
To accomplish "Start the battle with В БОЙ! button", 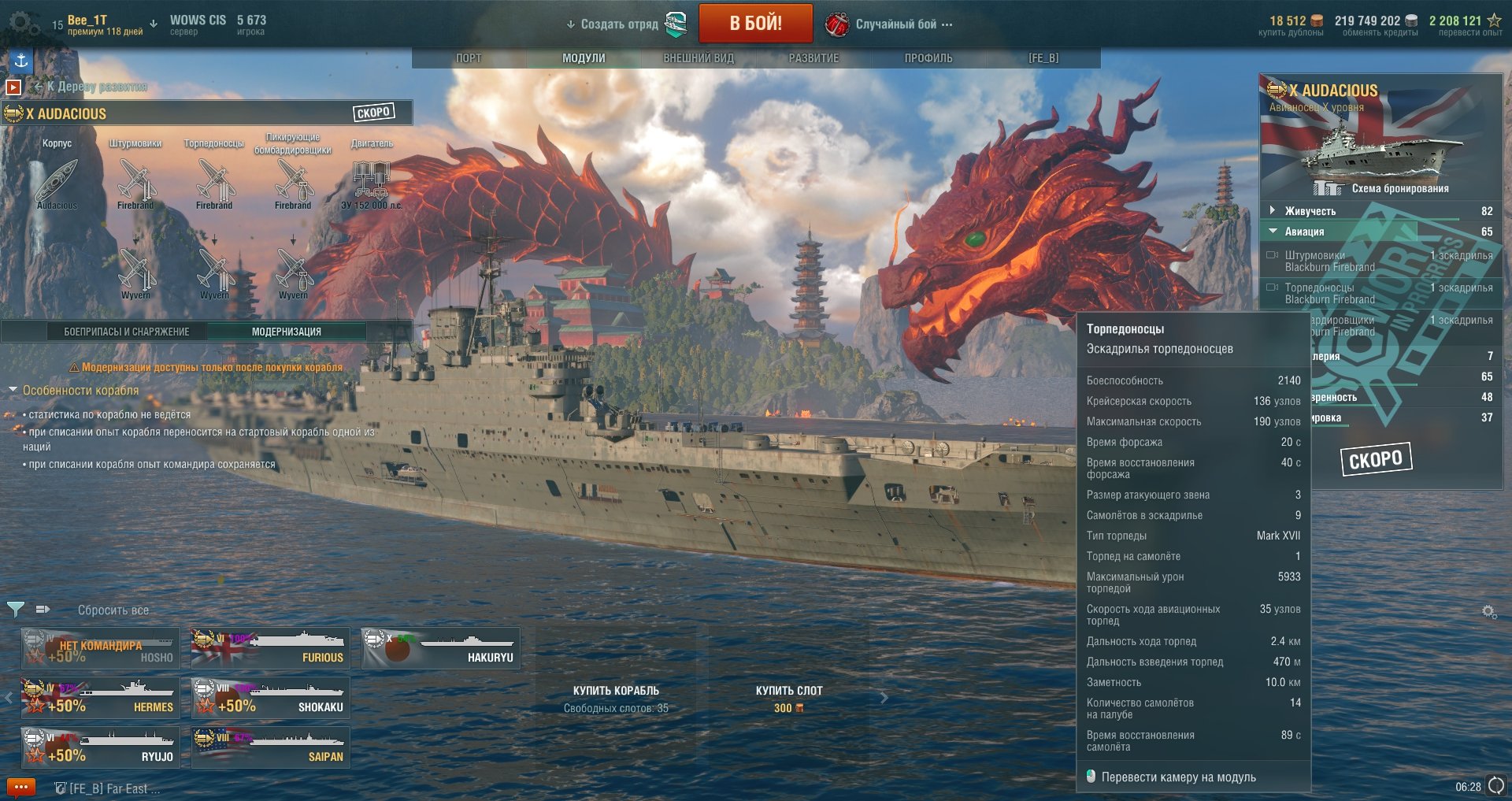I will (x=755, y=24).
